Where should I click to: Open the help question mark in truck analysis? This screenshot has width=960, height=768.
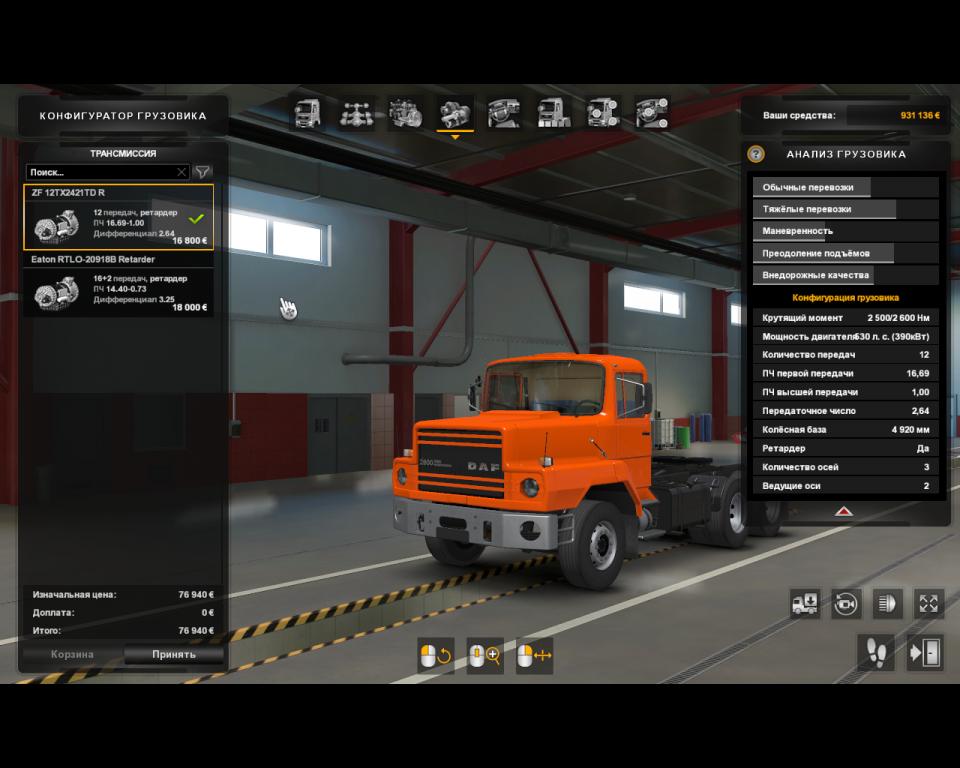(756, 154)
